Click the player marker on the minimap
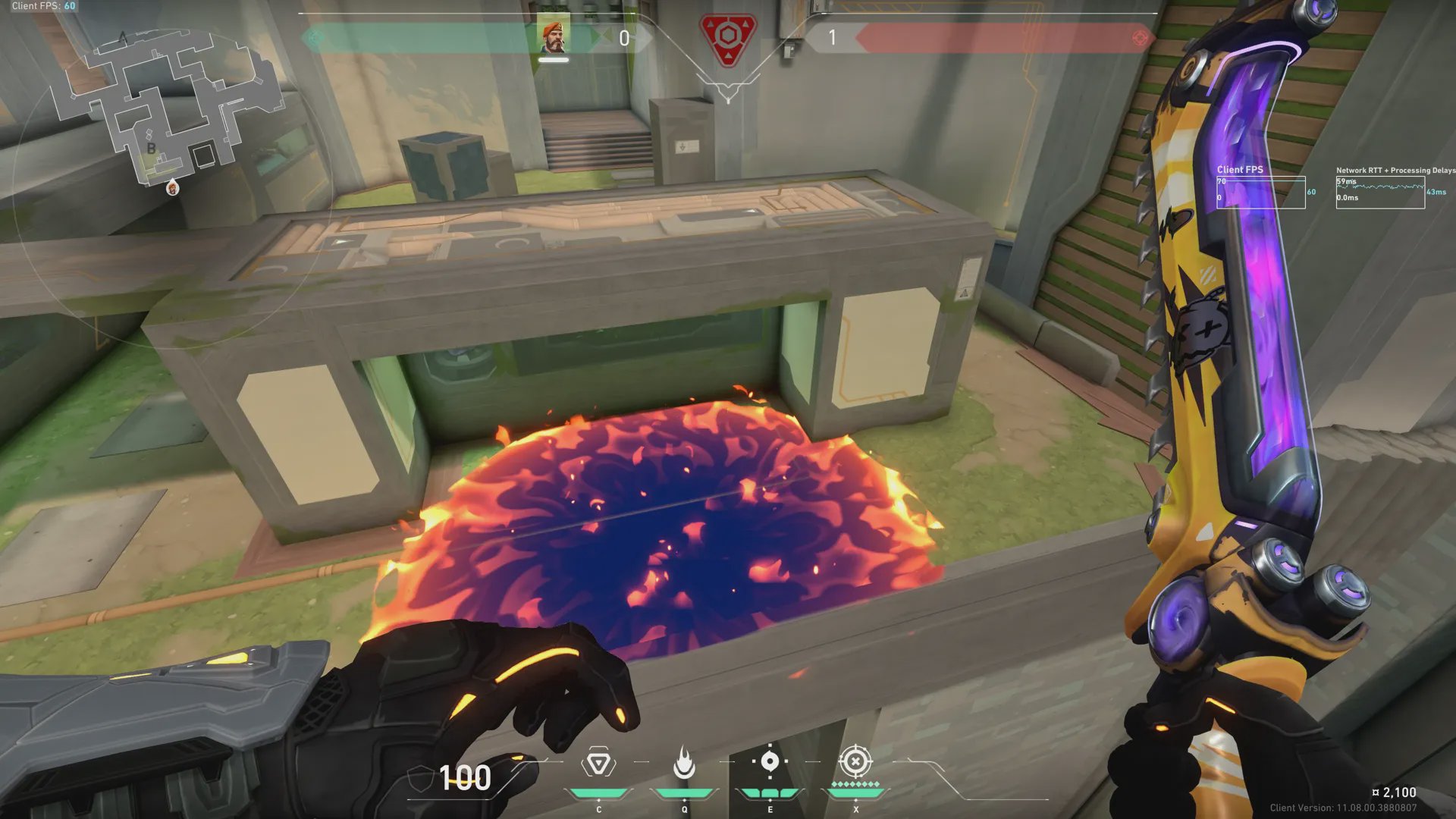 pos(173,188)
